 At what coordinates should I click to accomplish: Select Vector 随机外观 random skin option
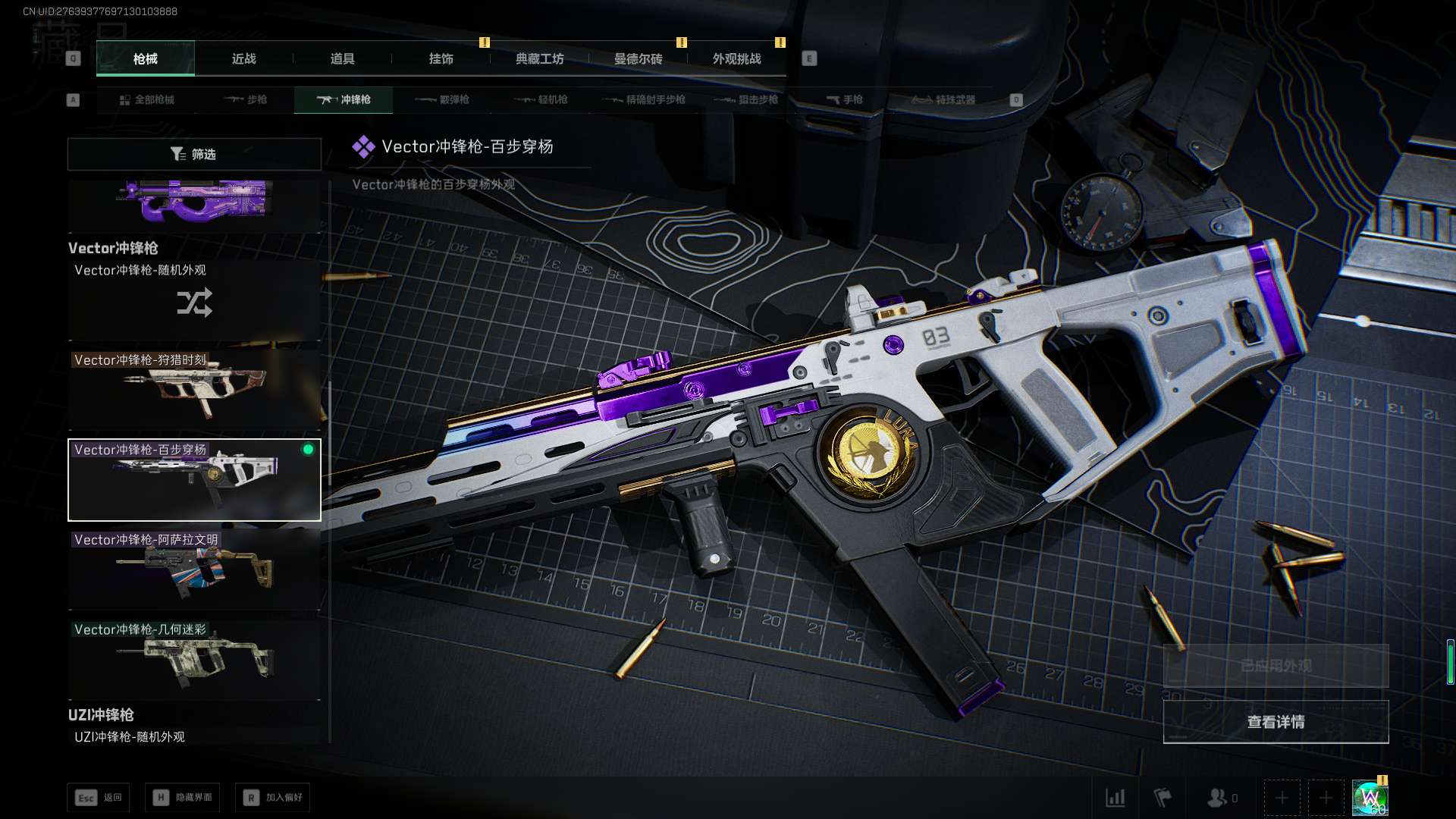(x=194, y=300)
